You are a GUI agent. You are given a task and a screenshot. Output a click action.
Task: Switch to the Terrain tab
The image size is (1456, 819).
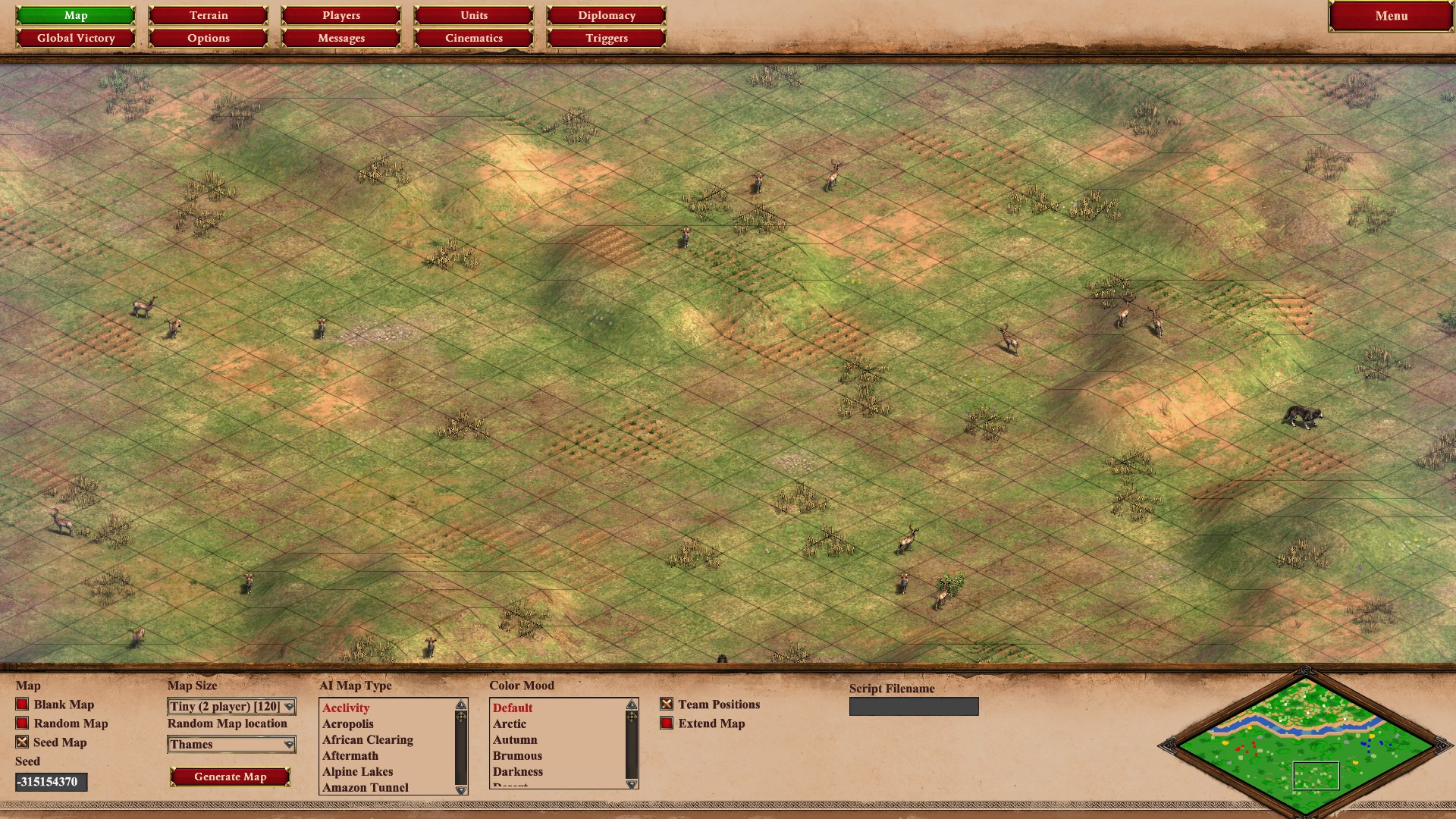pyautogui.click(x=209, y=15)
